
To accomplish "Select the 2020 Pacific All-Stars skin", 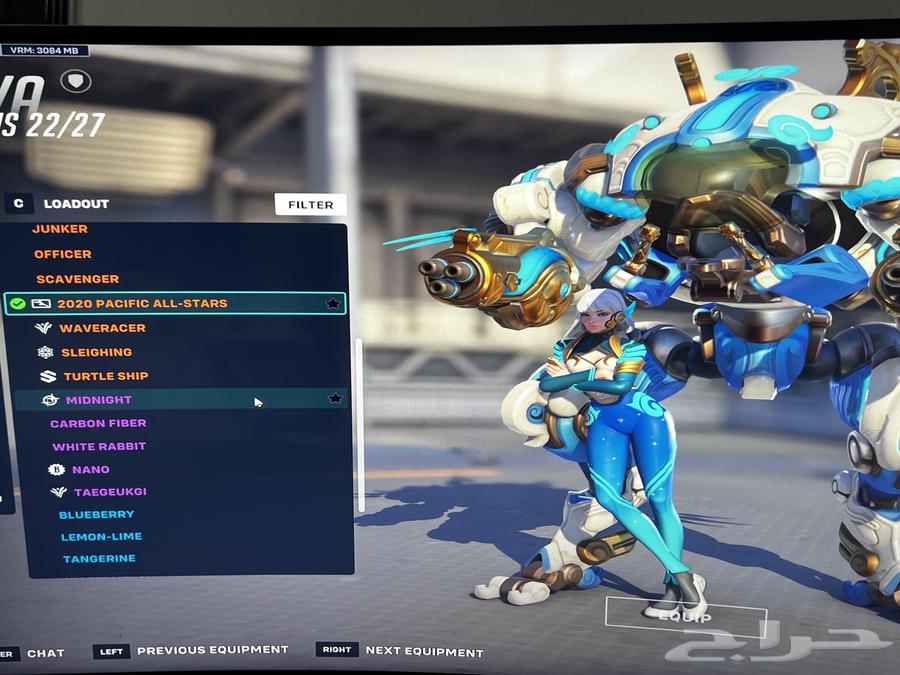I will [x=142, y=303].
